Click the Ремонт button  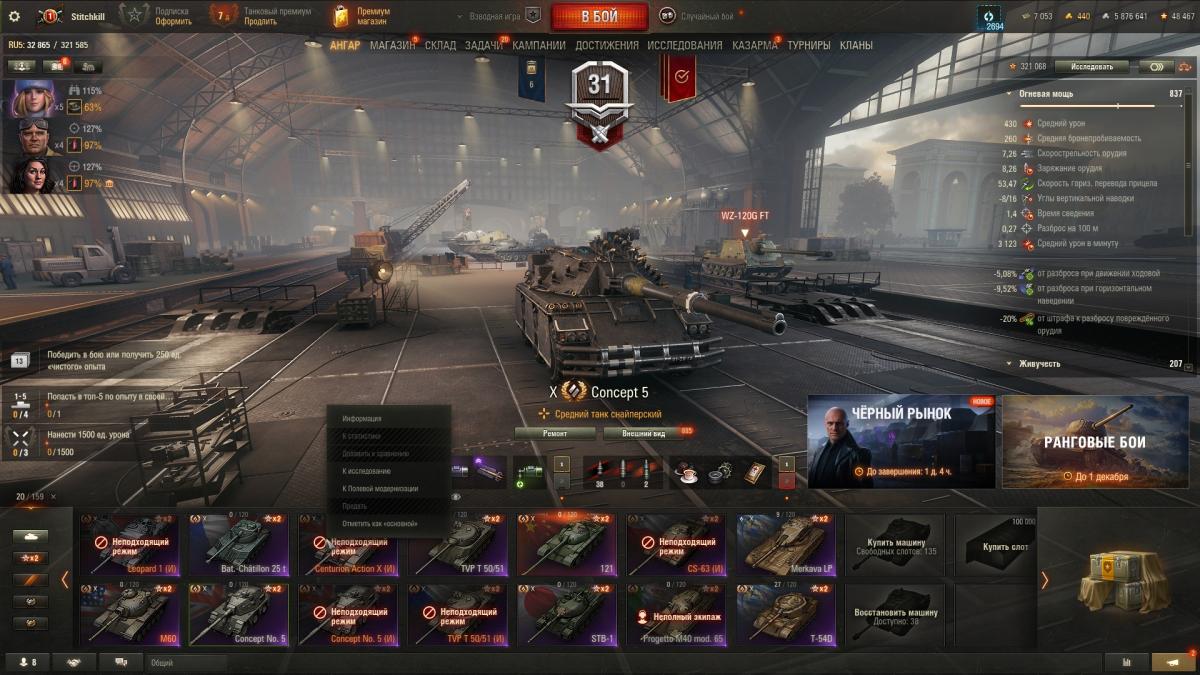[555, 433]
